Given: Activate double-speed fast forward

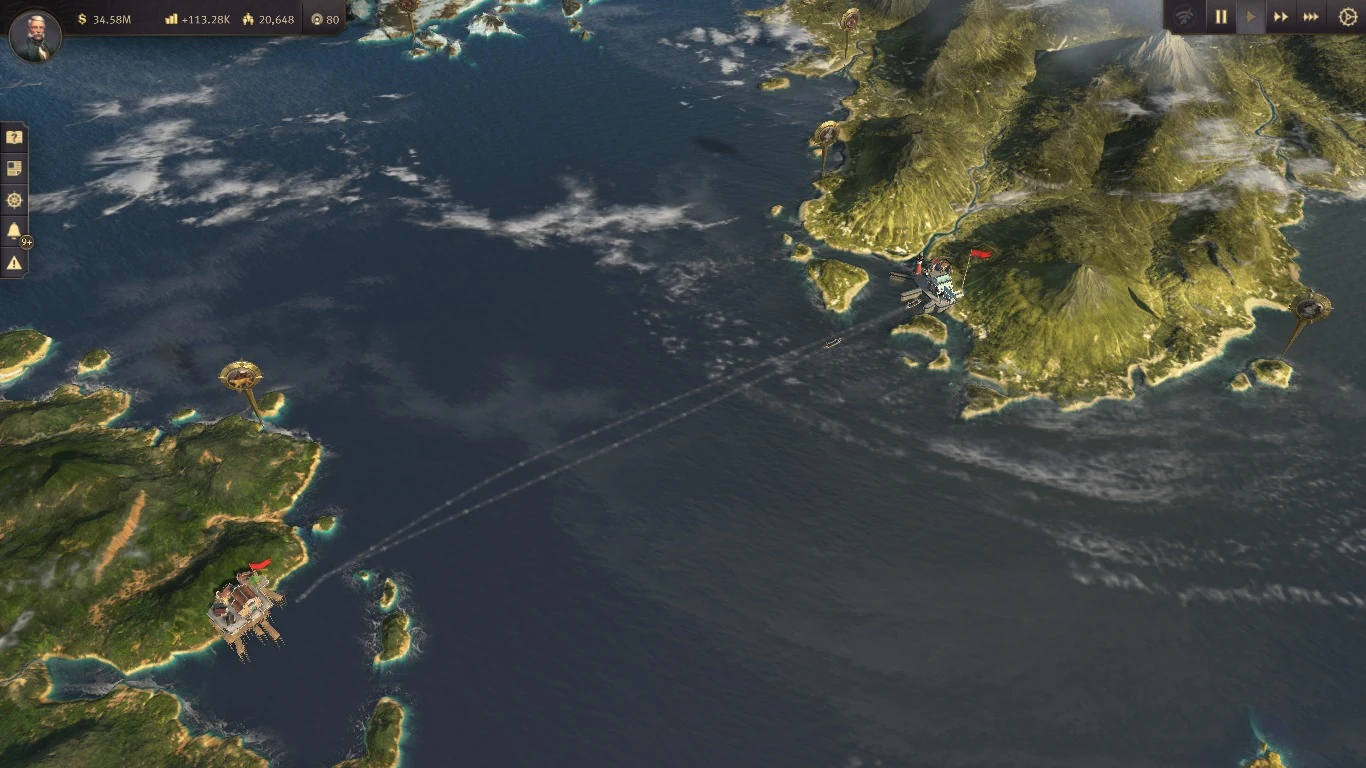Looking at the screenshot, I should click(x=1281, y=16).
